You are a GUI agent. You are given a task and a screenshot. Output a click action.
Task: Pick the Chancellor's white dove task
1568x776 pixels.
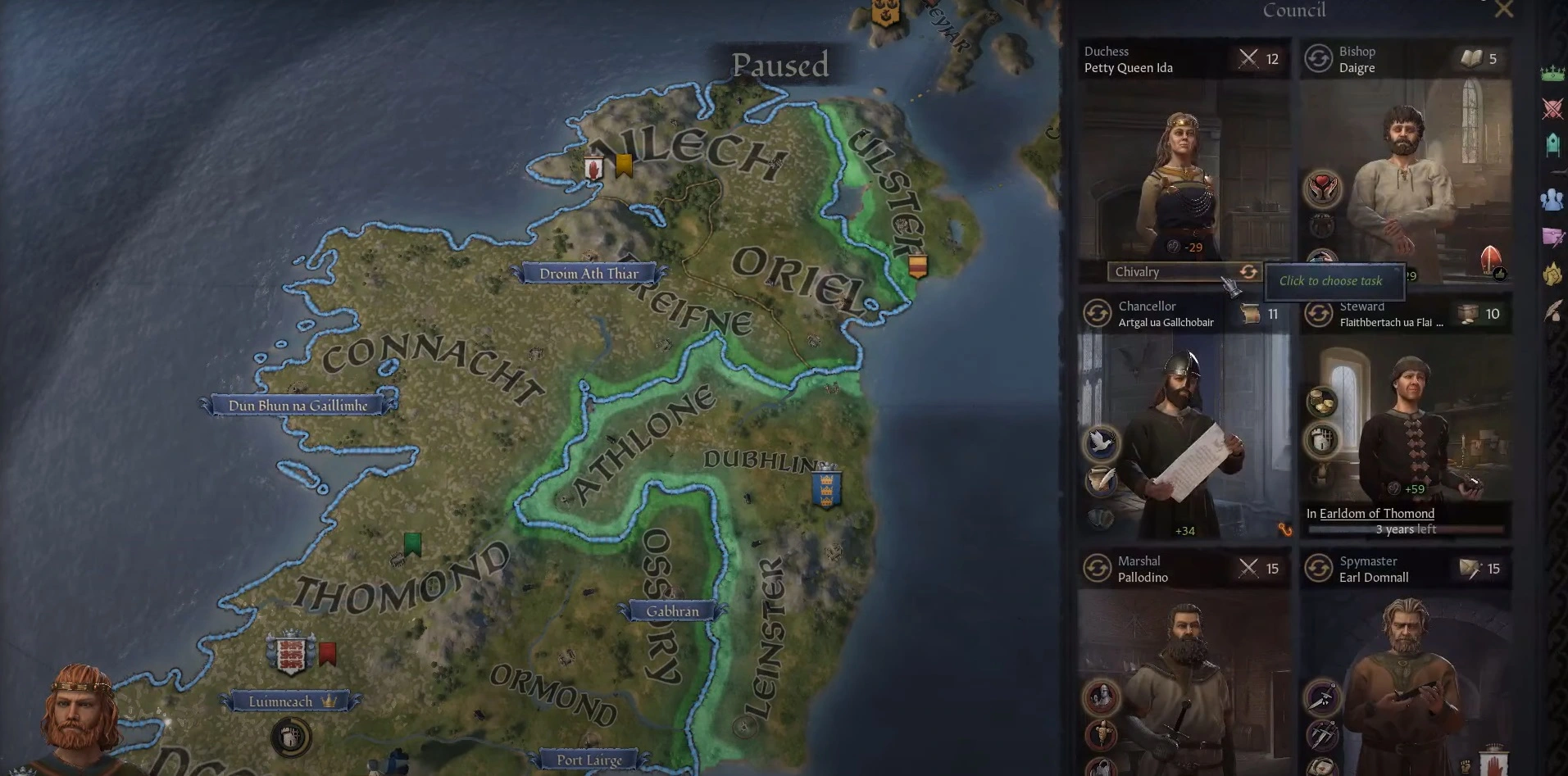pos(1101,442)
